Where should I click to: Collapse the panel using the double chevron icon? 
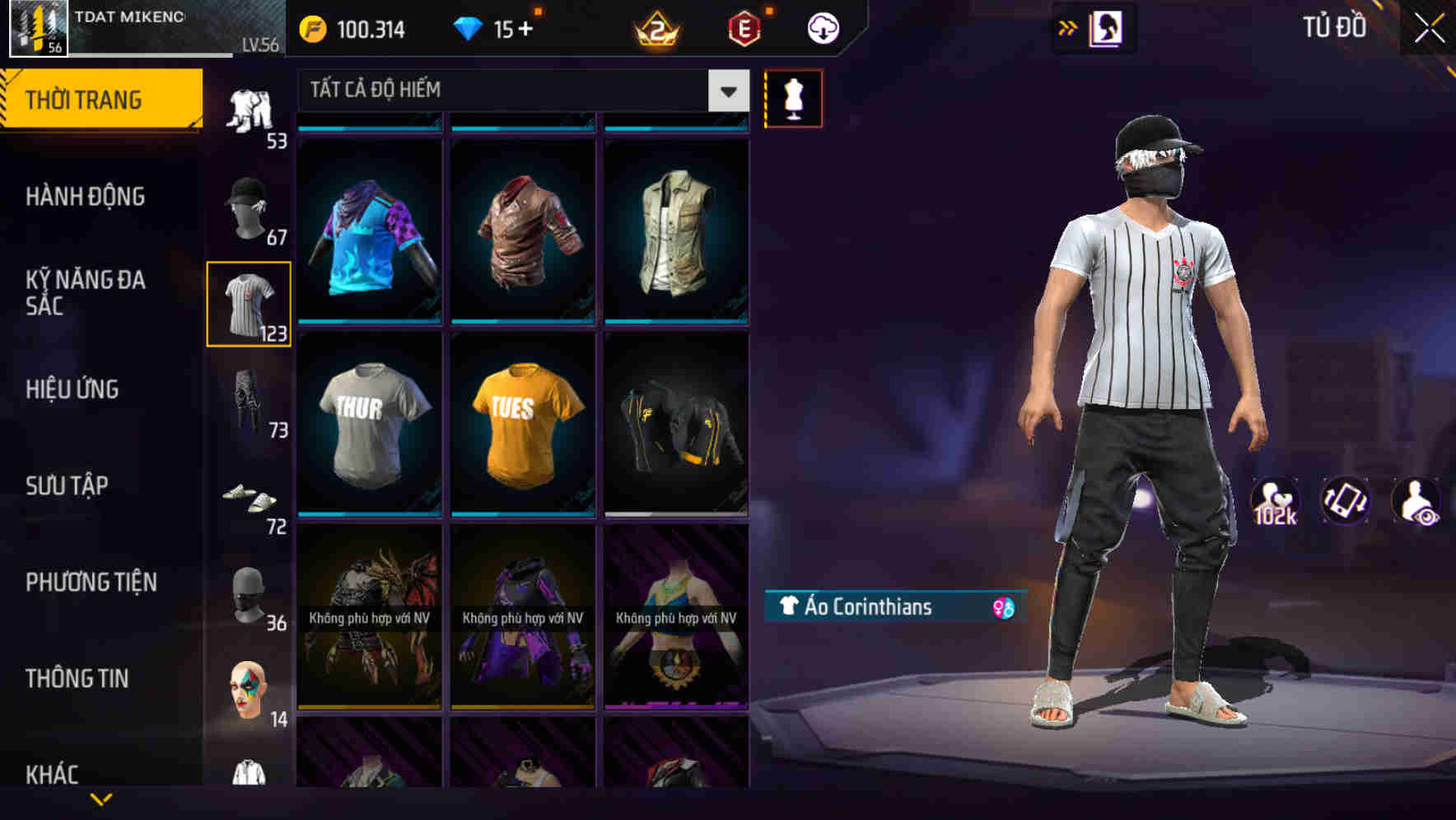[1069, 27]
